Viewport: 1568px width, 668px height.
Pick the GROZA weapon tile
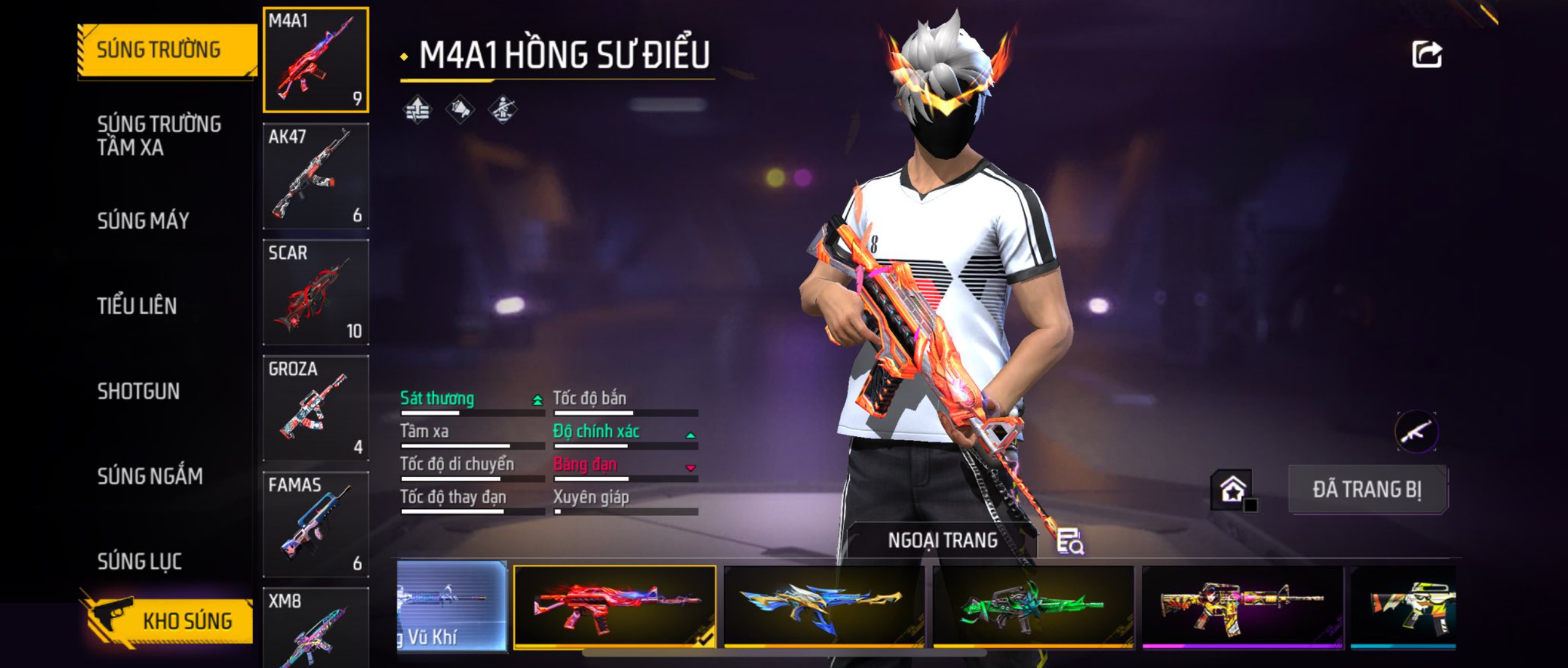point(316,408)
